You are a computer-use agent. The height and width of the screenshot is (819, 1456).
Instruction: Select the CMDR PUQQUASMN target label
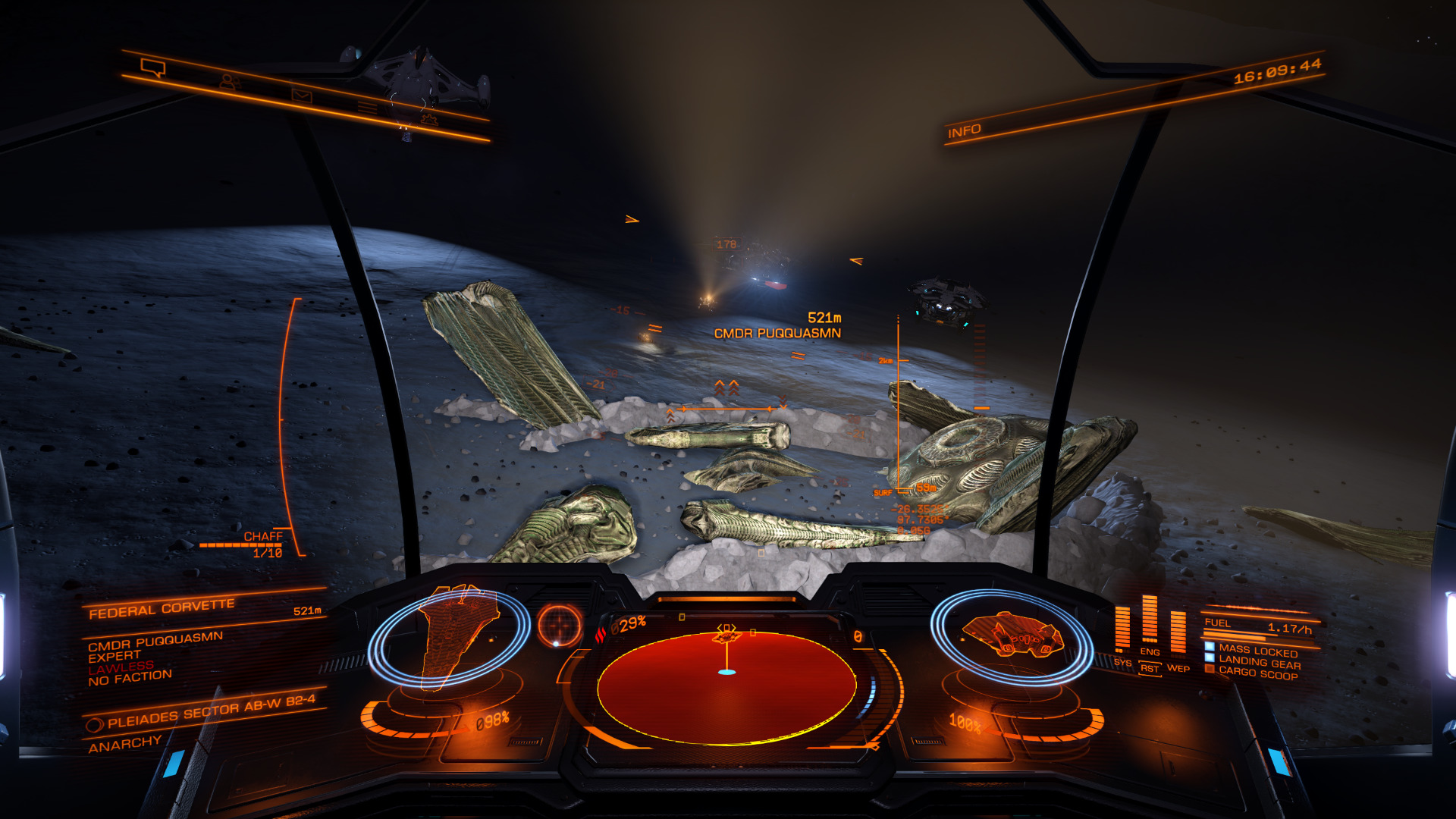pyautogui.click(x=777, y=333)
